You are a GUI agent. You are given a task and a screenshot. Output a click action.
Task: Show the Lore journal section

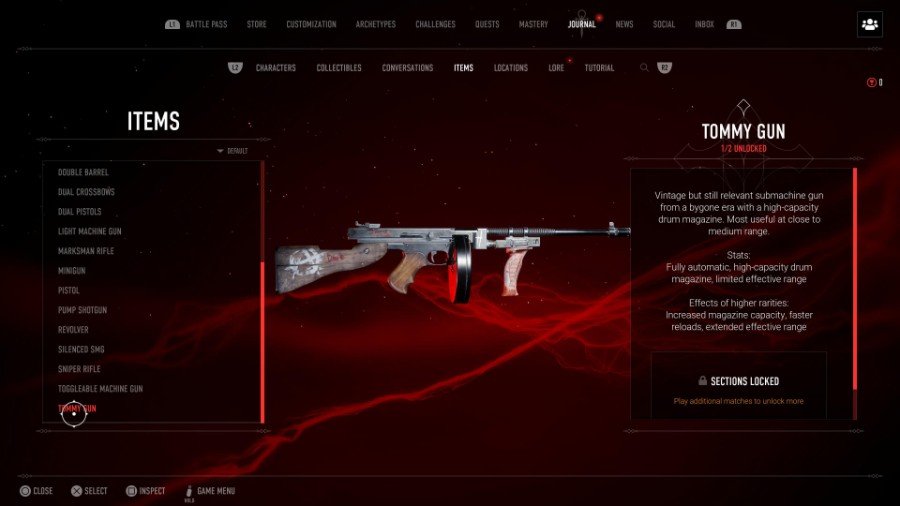coord(556,68)
